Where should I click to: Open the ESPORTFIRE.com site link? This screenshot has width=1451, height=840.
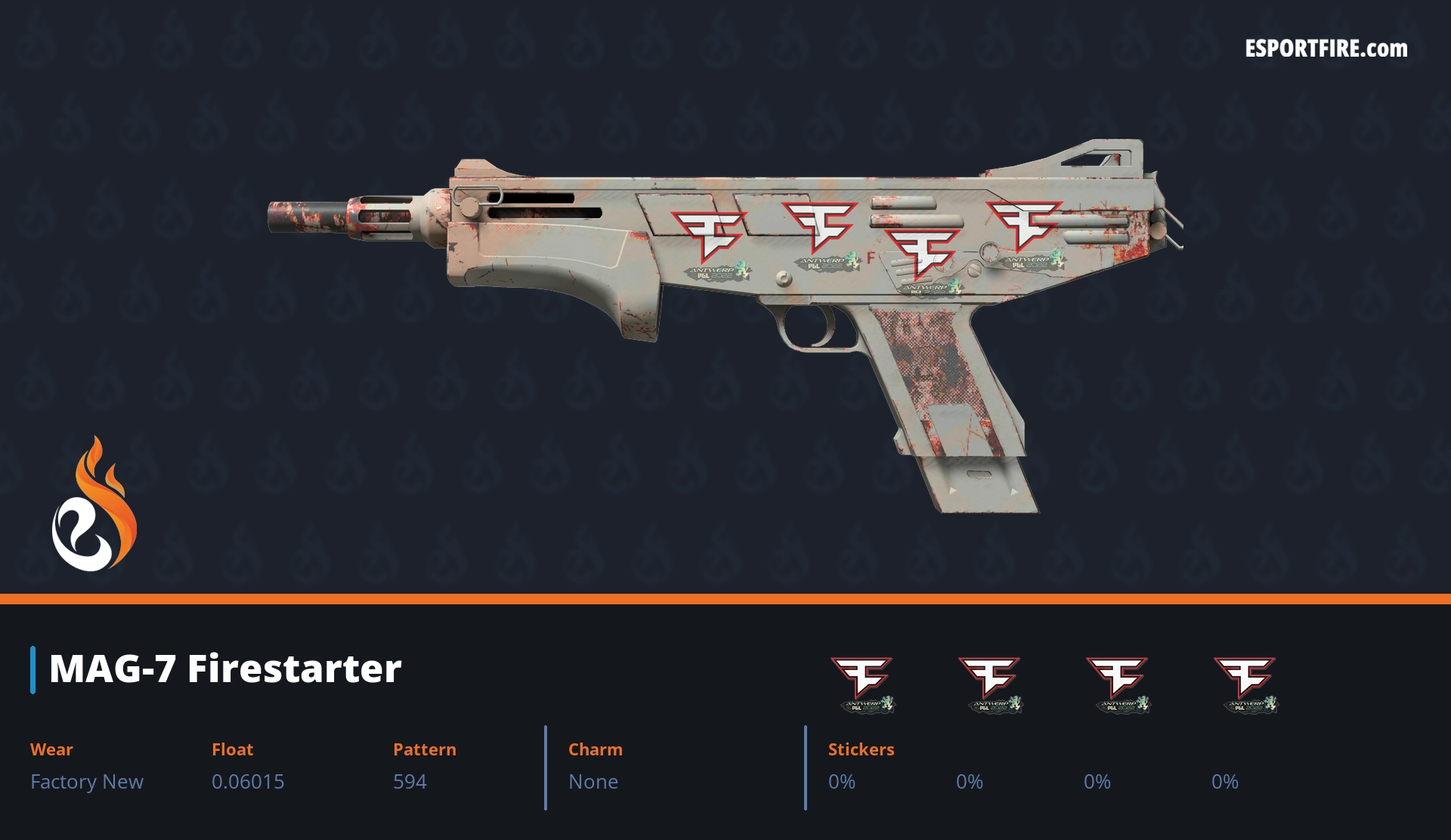(x=1326, y=49)
